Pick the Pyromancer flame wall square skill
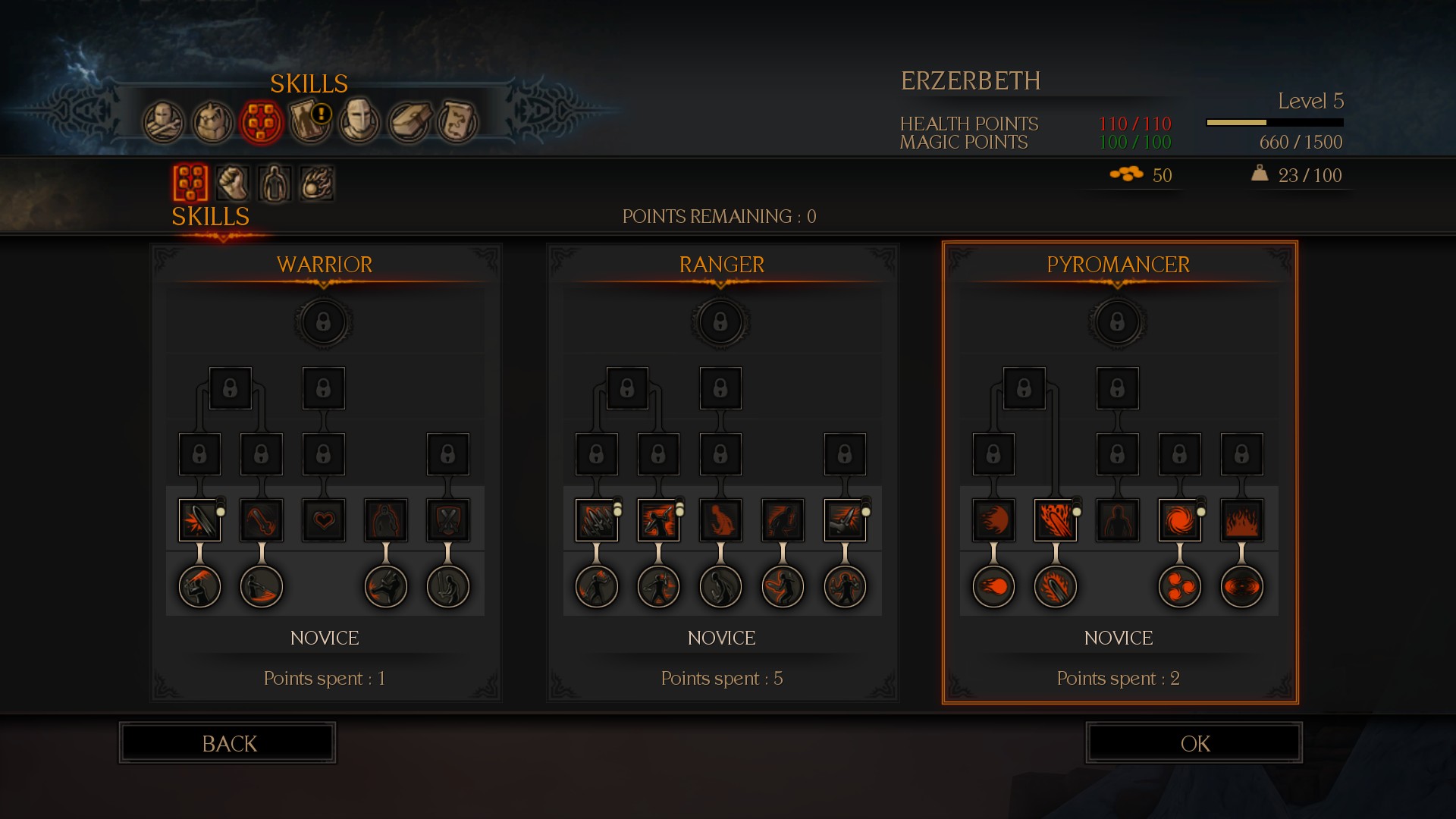The width and height of the screenshot is (1456, 819). pyautogui.click(x=1241, y=520)
